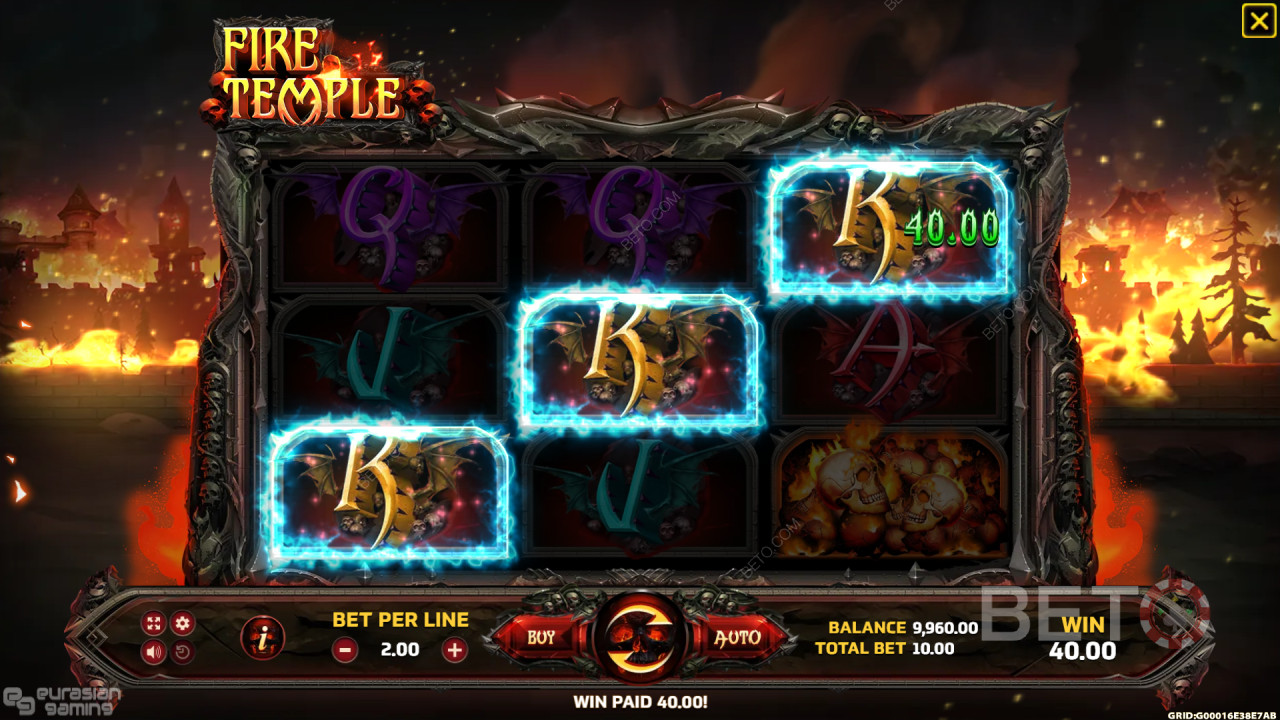Decrease bet per line with minus
The height and width of the screenshot is (720, 1280).
click(345, 649)
